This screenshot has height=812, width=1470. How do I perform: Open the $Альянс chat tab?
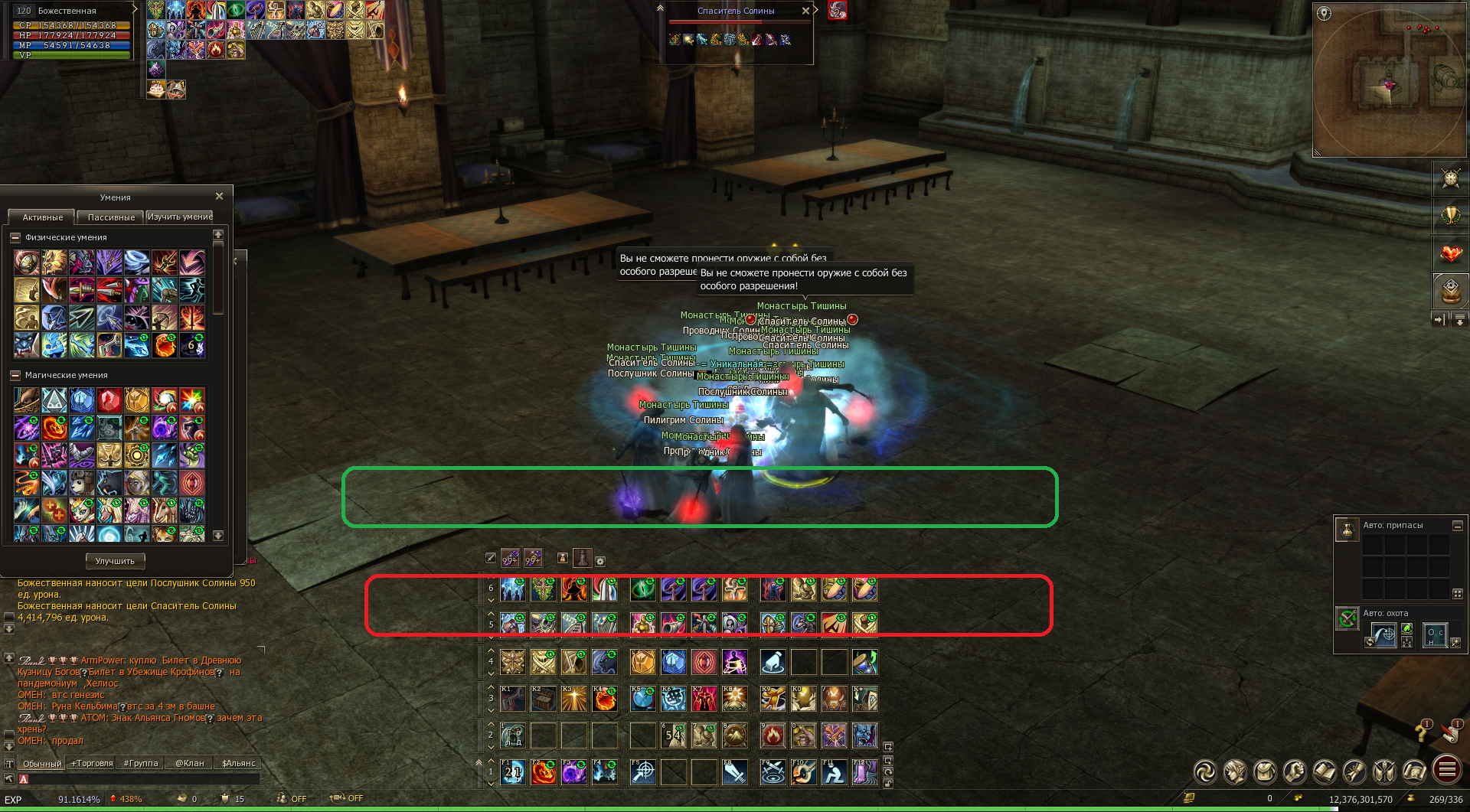coord(238,763)
